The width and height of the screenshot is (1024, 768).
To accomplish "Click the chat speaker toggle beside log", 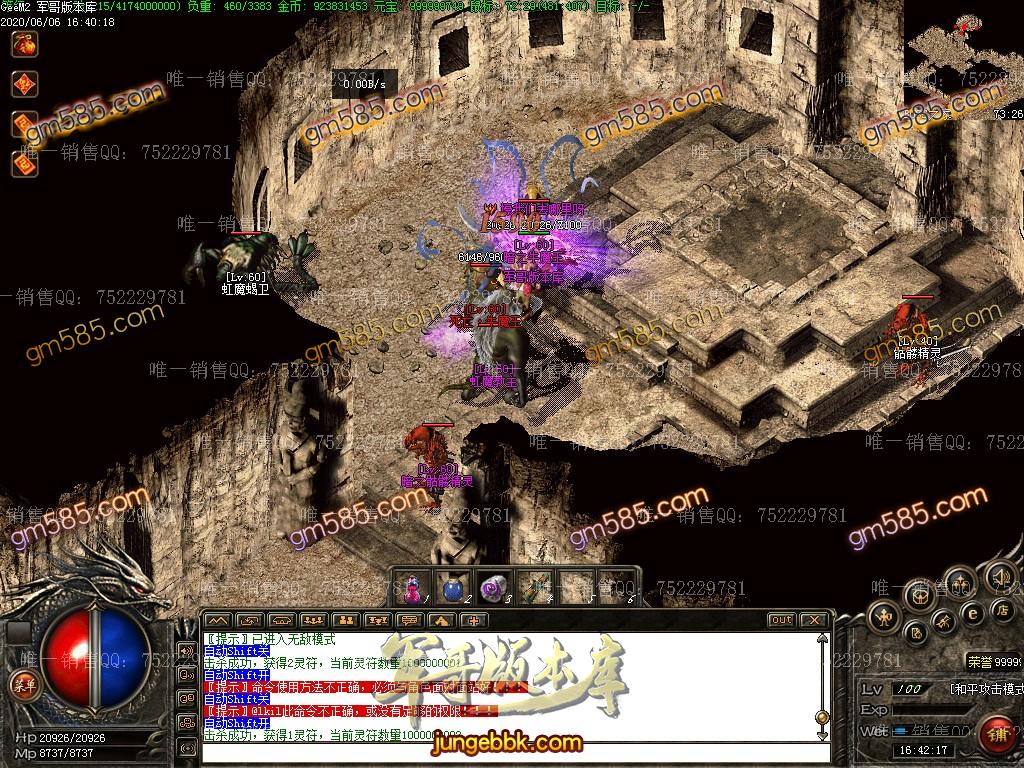I will coord(186,651).
